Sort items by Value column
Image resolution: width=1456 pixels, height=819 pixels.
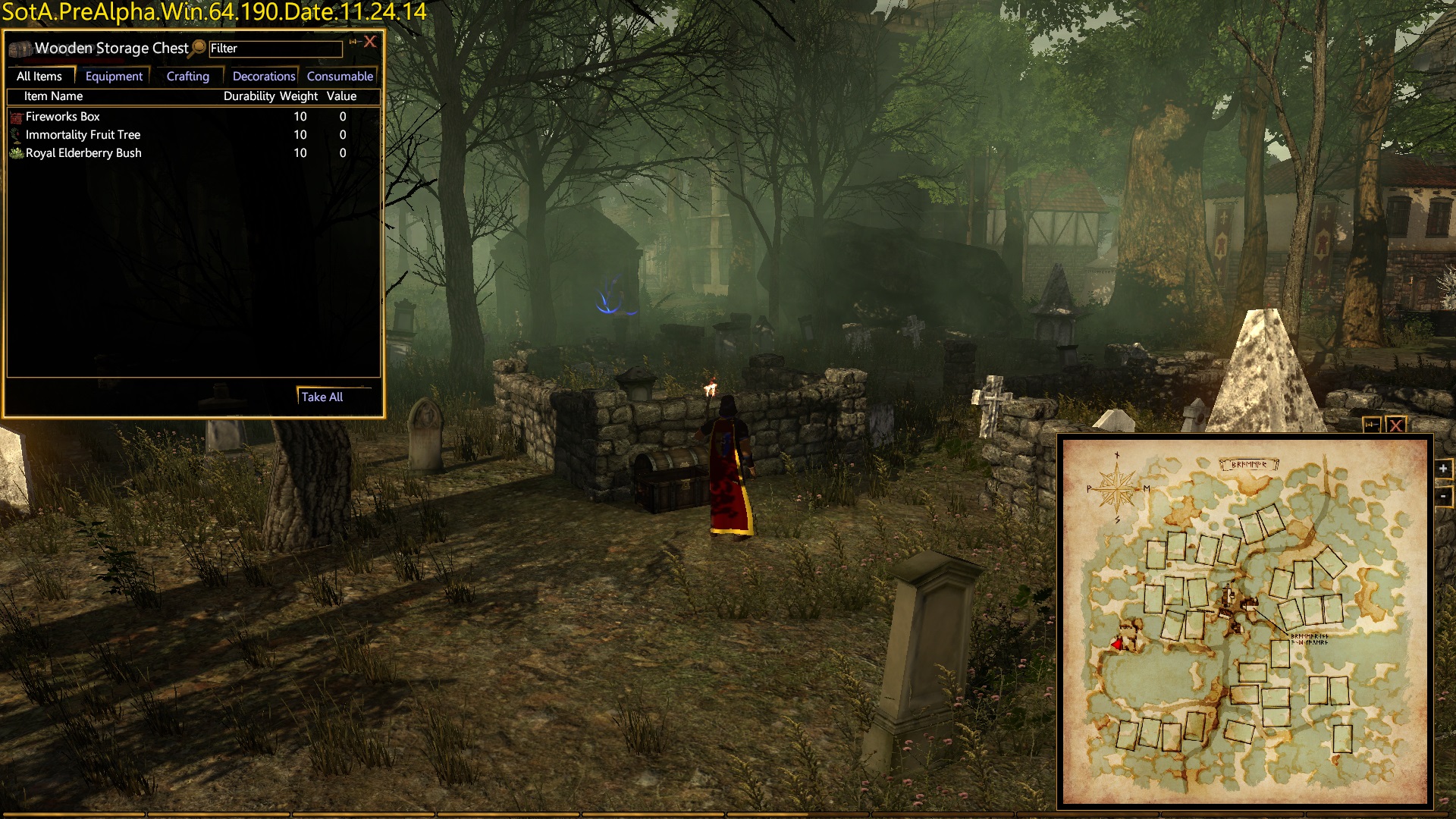click(341, 96)
